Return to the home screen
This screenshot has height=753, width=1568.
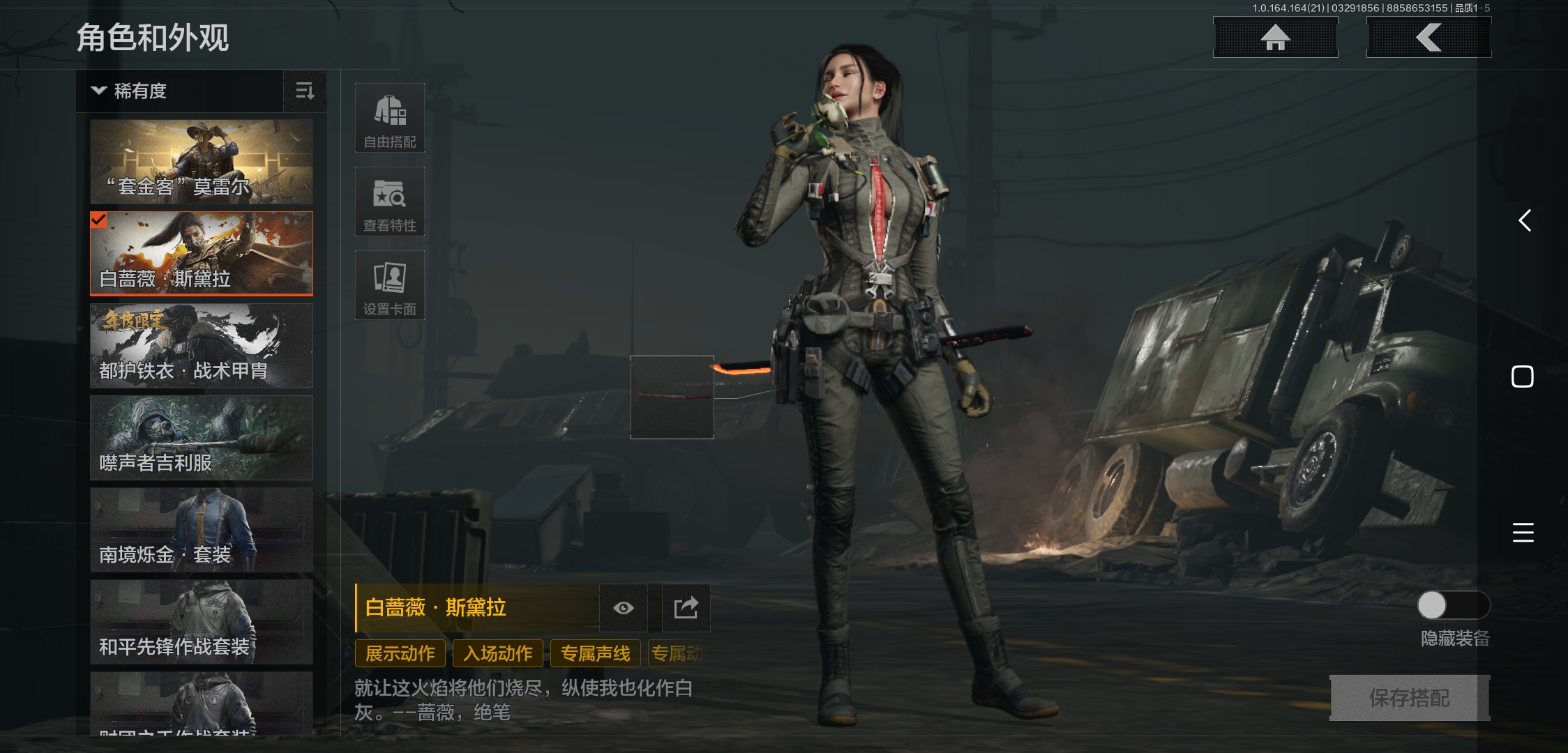1275,38
